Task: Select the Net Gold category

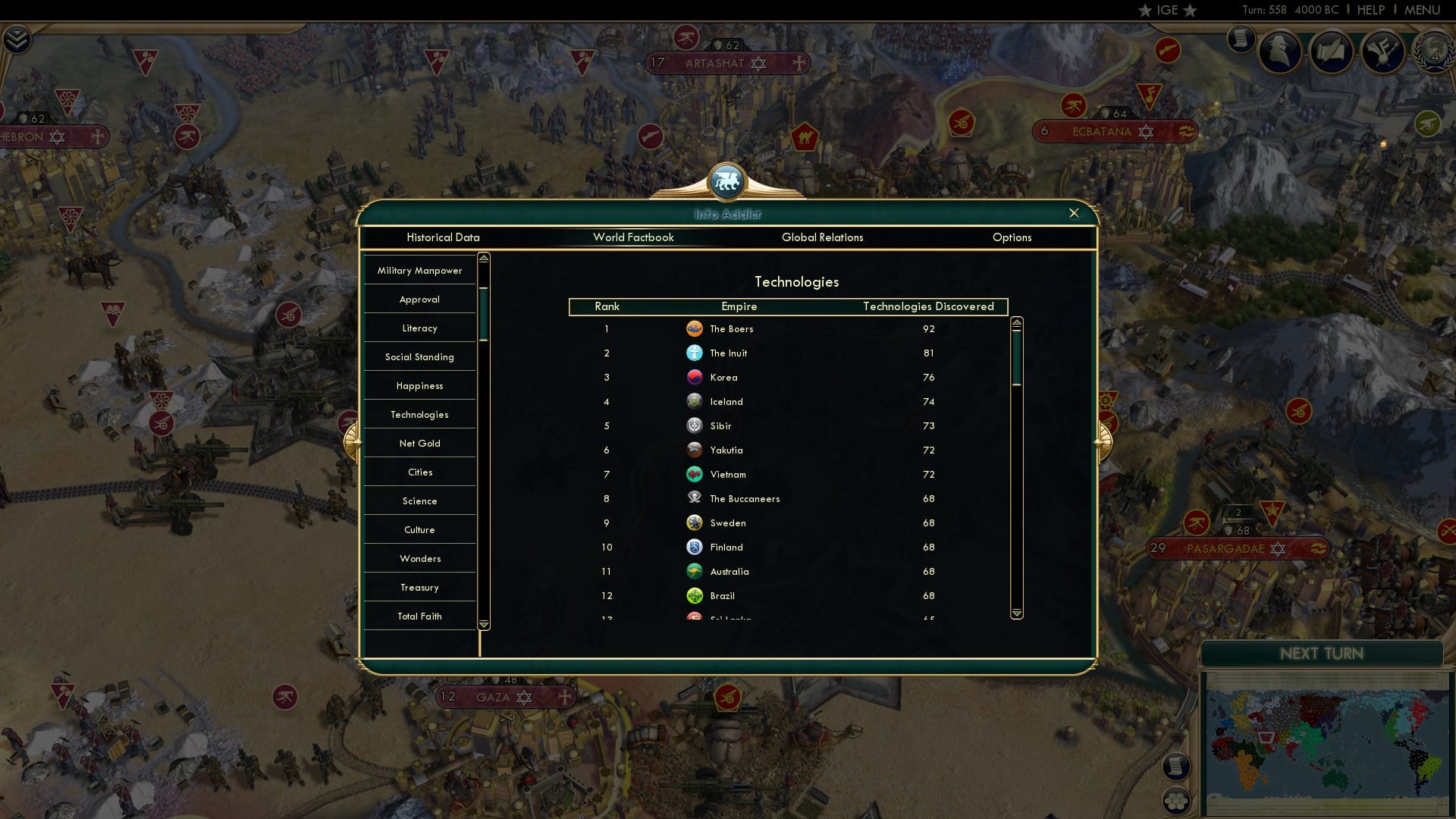Action: point(419,443)
